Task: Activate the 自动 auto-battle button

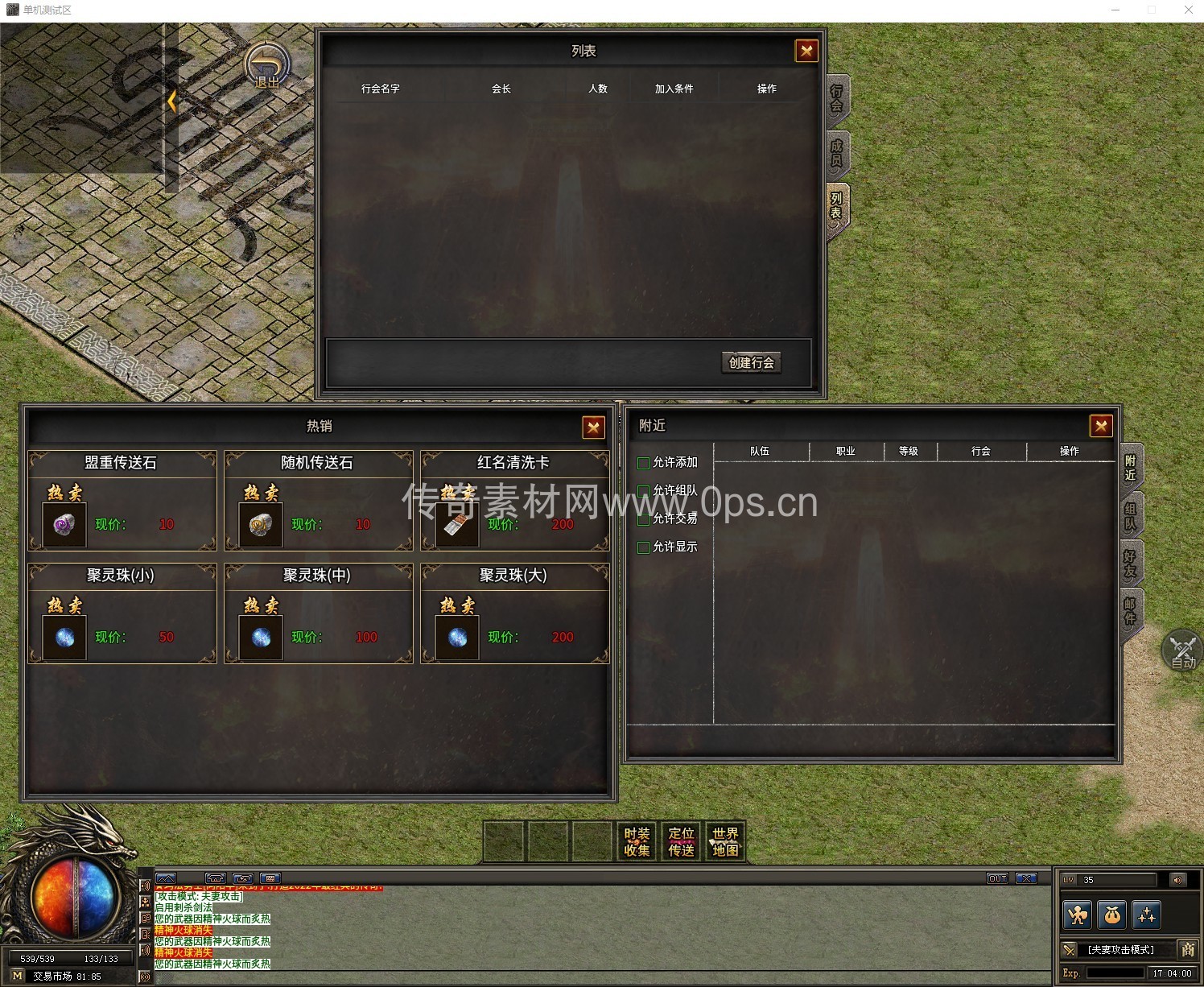Action: pos(1182,650)
